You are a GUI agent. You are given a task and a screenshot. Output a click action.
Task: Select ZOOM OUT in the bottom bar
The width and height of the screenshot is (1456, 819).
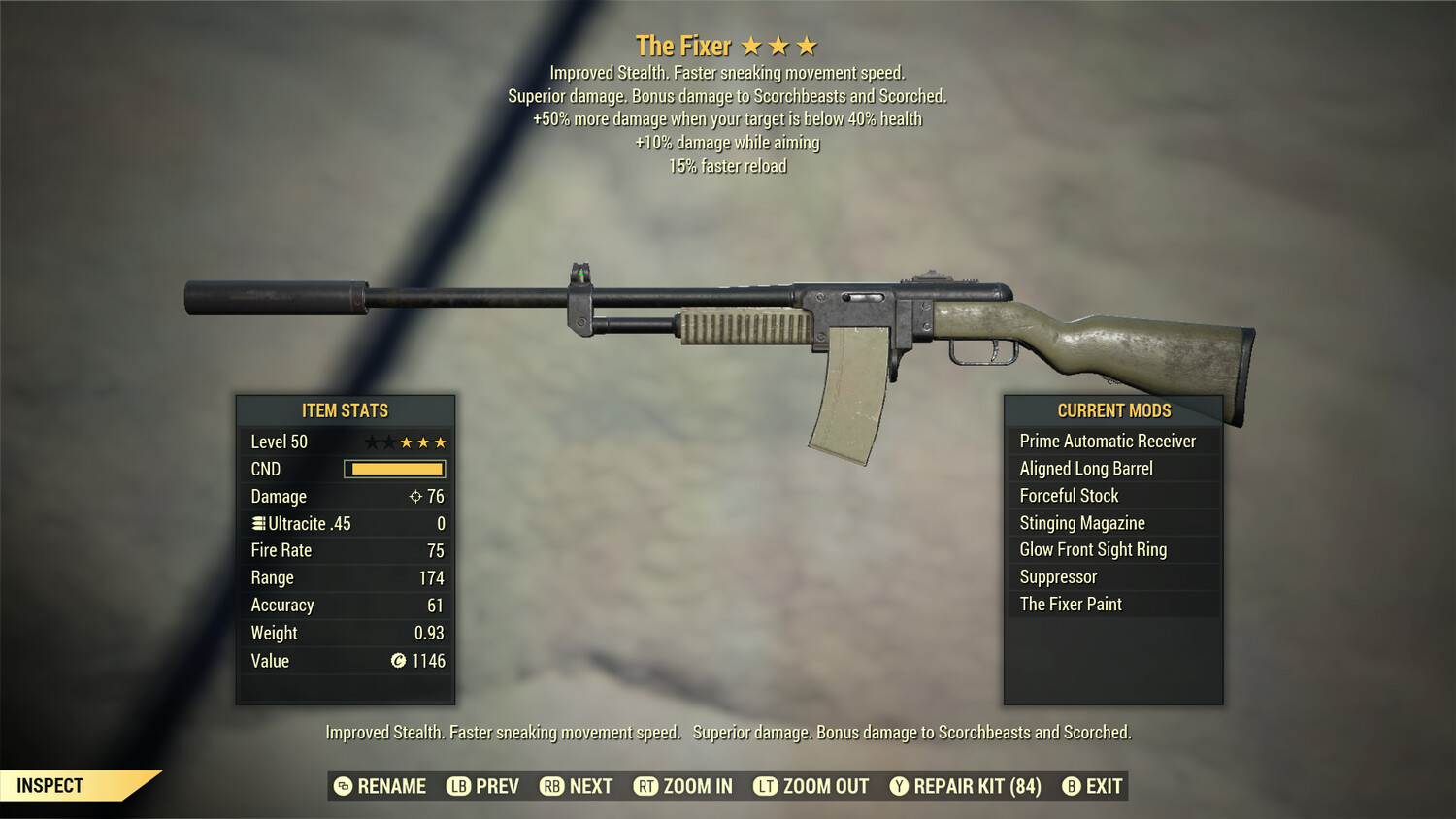point(811,786)
